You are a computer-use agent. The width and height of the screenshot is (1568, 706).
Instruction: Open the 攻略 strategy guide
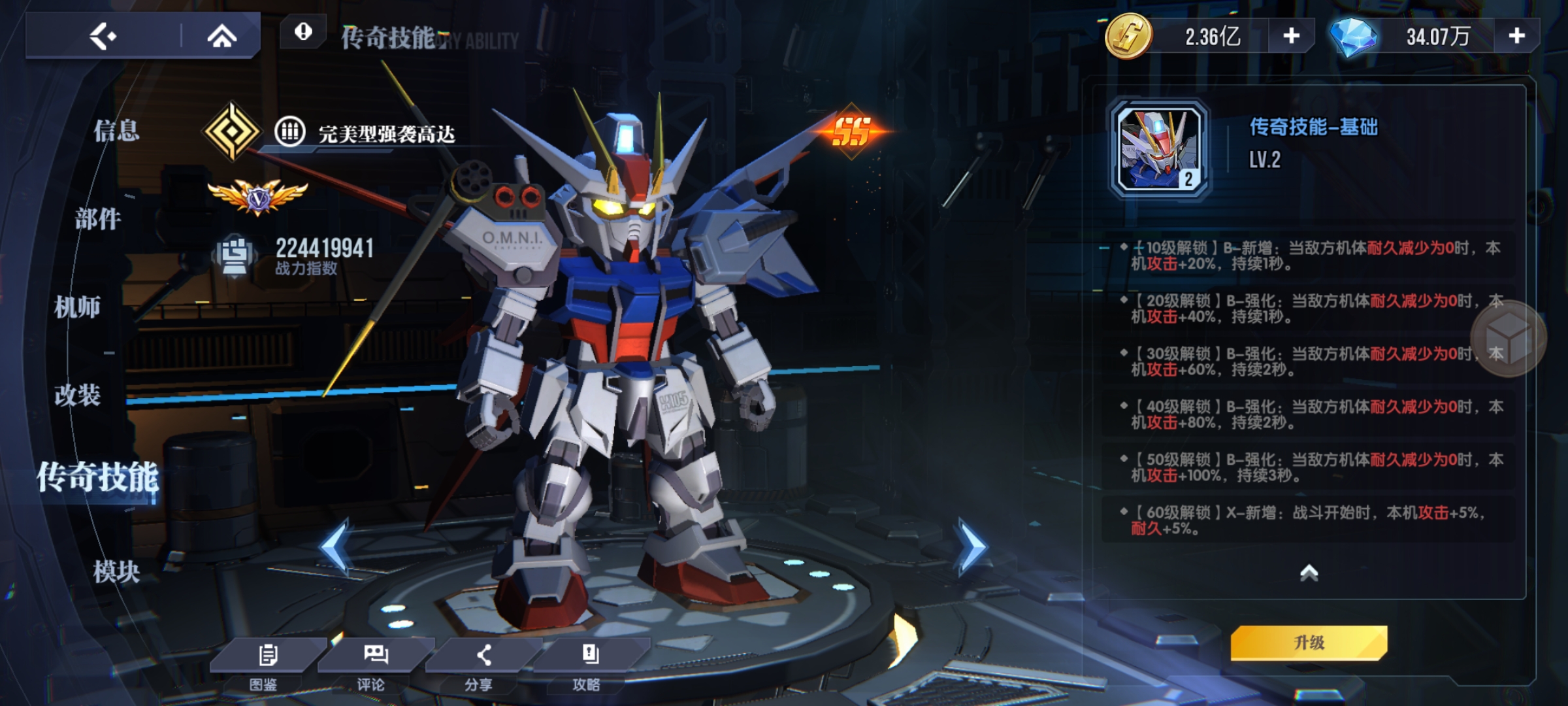[x=589, y=664]
